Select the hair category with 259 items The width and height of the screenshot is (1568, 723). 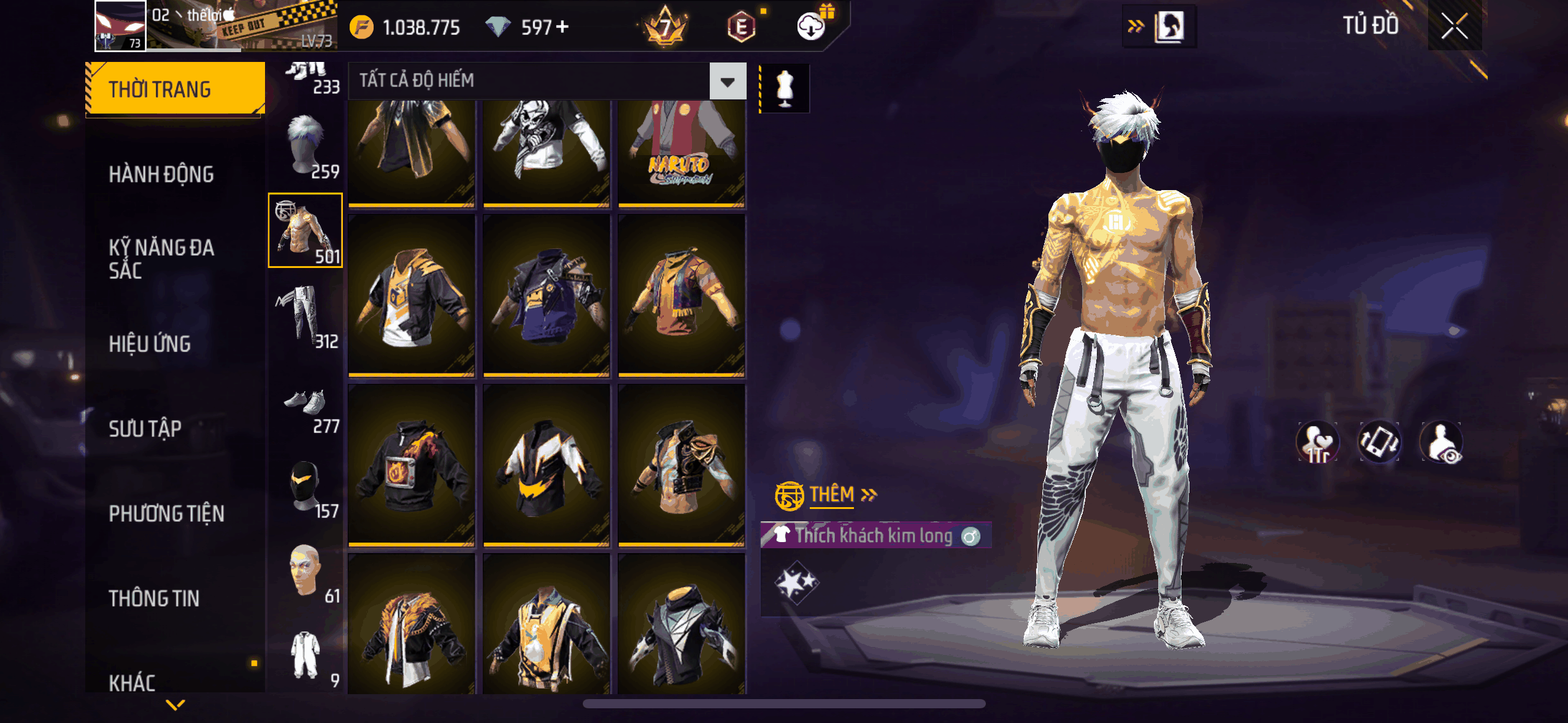[306, 147]
